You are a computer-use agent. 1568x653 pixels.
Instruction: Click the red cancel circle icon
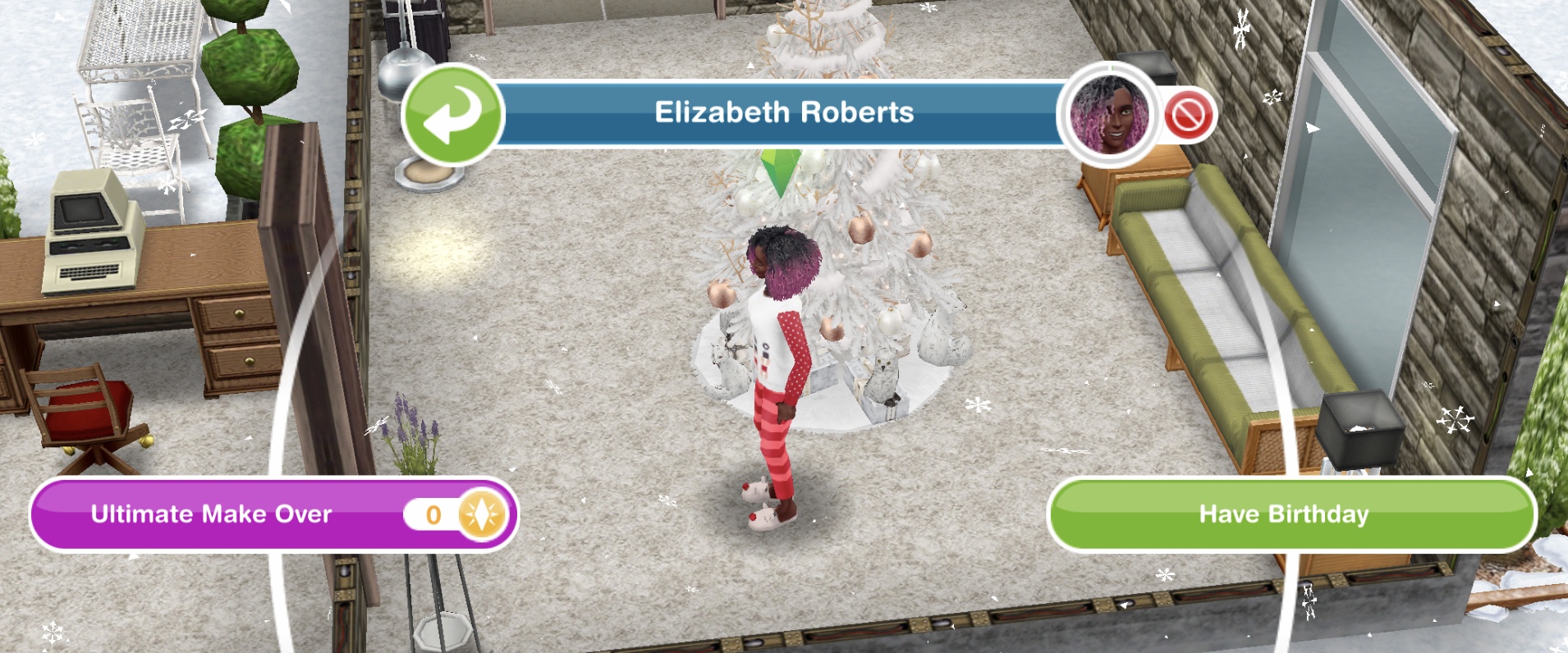(x=1189, y=115)
